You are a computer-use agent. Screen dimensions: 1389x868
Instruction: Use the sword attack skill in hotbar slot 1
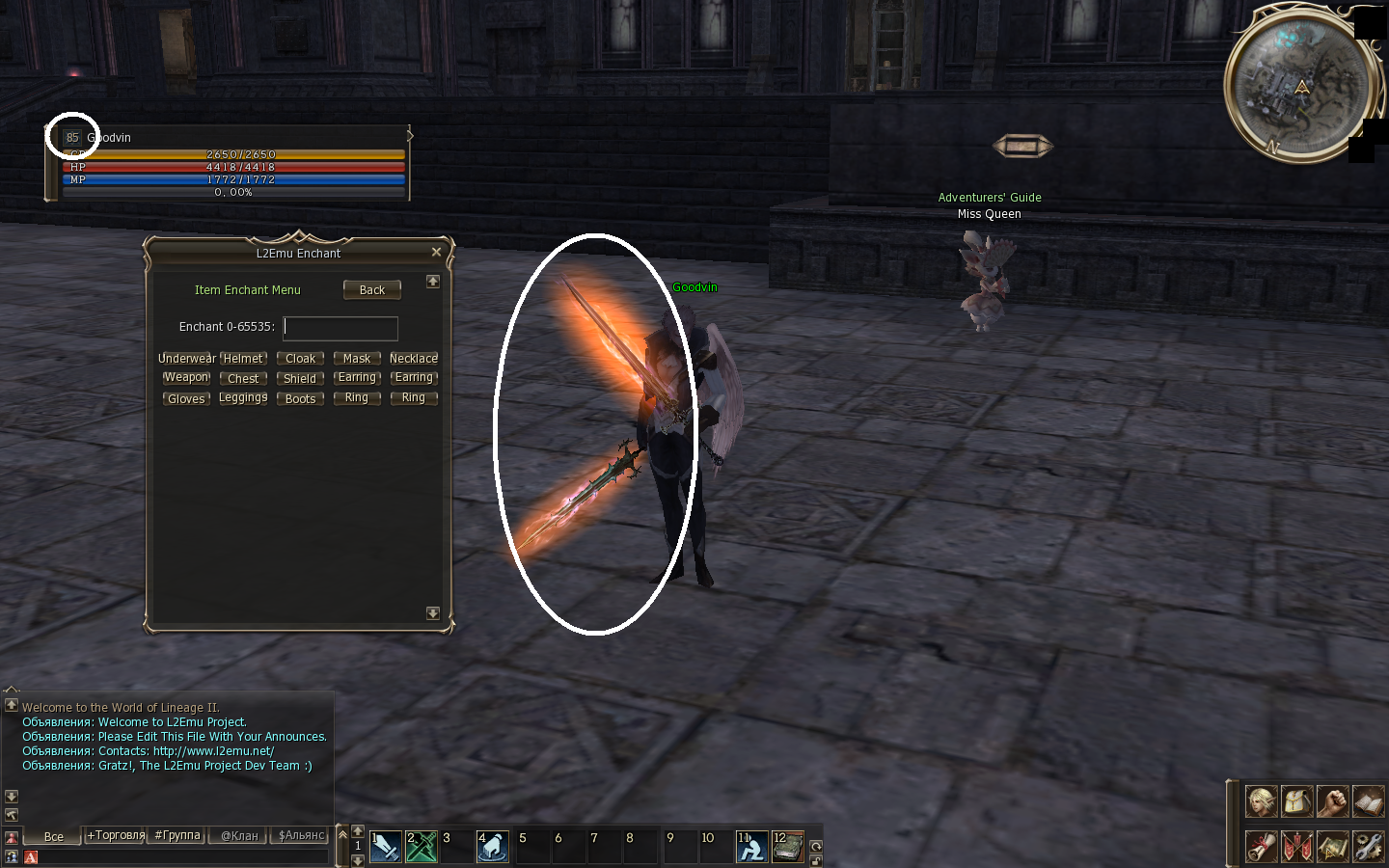tap(386, 847)
